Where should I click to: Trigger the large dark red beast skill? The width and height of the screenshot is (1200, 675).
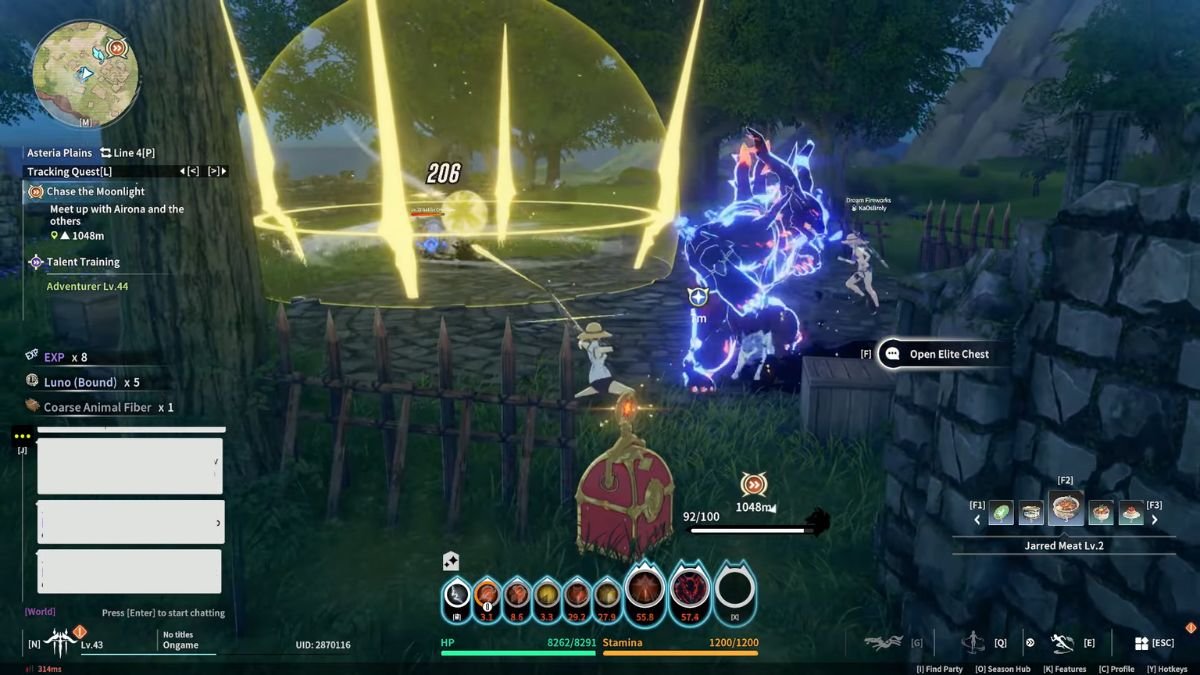pyautogui.click(x=688, y=590)
